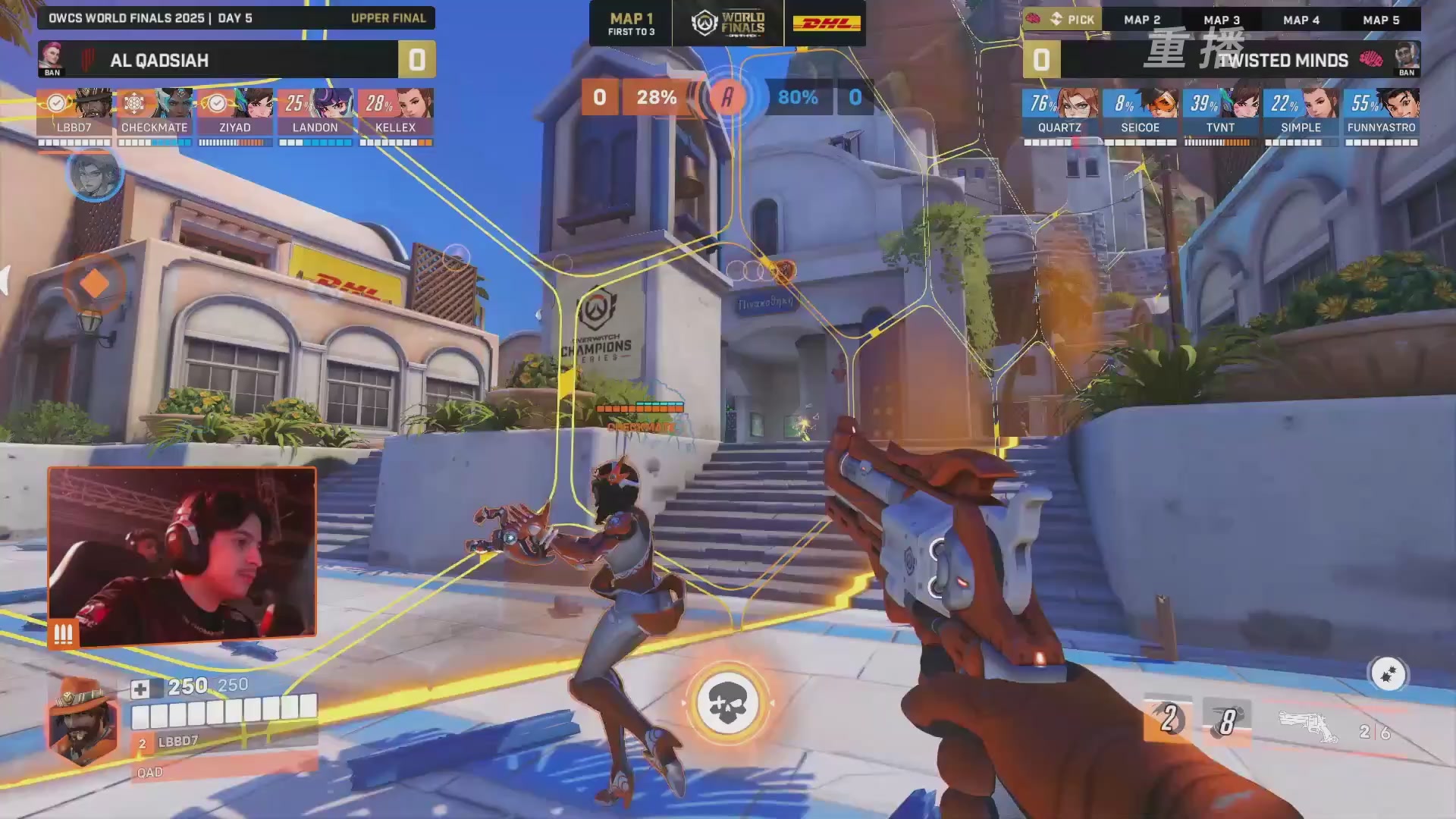Select CHECKMATE's player card
1456x819 pixels.
[x=155, y=112]
